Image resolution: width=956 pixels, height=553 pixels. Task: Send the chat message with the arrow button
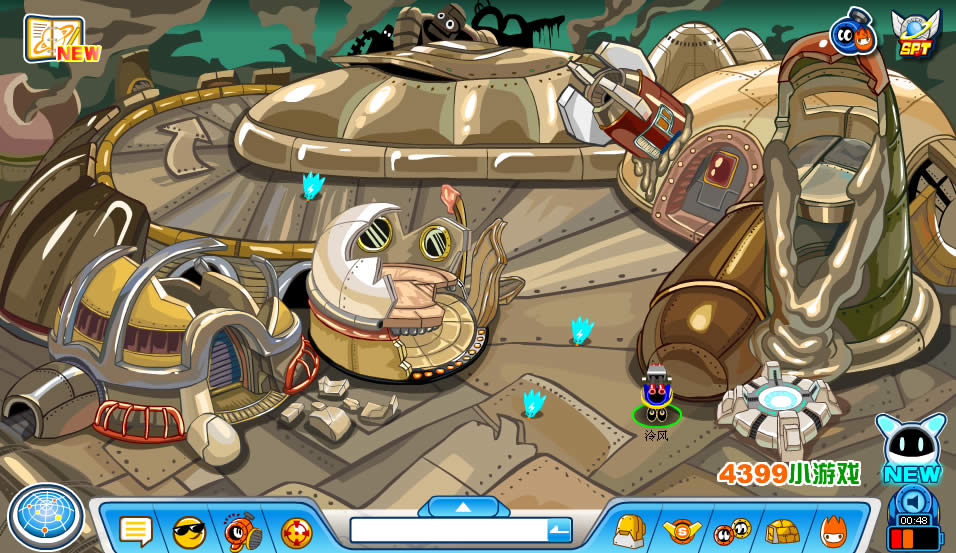click(x=559, y=530)
